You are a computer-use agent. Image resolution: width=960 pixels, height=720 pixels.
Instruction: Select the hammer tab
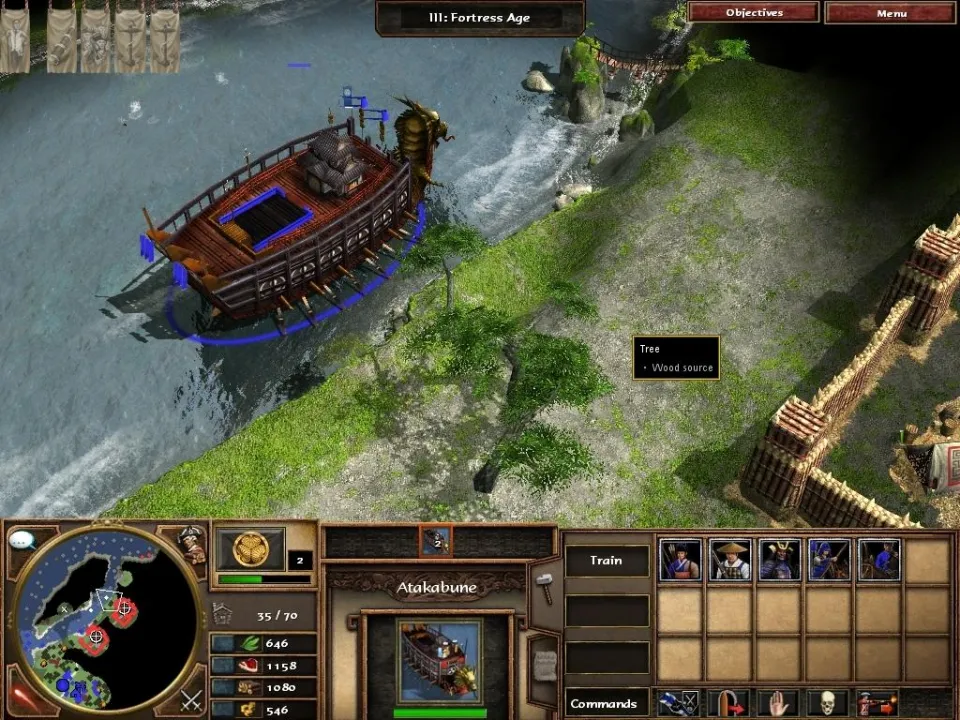point(543,581)
